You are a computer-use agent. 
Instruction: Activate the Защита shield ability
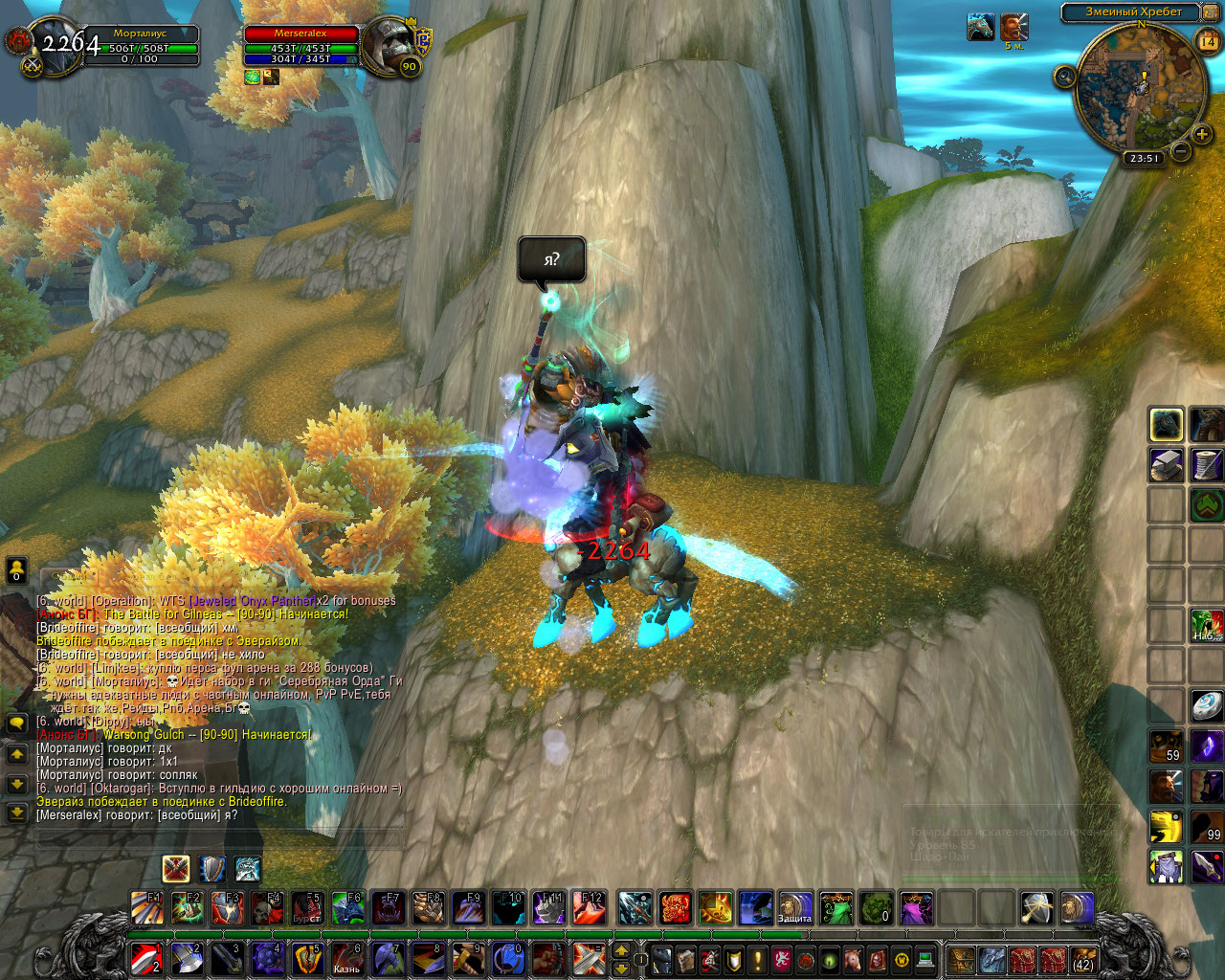pos(794,907)
